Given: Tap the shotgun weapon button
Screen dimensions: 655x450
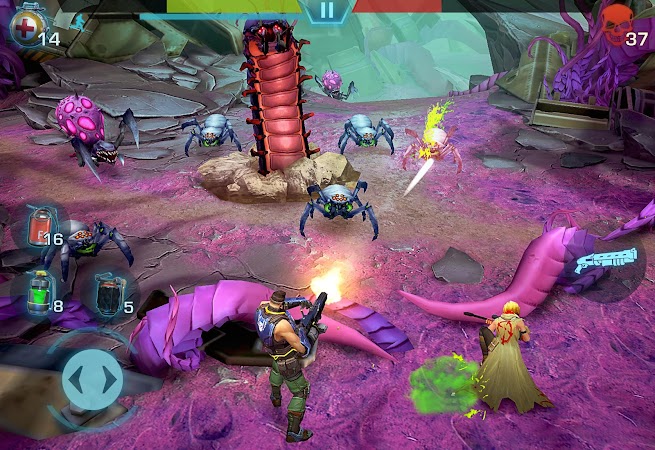Looking at the screenshot, I should point(607,266).
